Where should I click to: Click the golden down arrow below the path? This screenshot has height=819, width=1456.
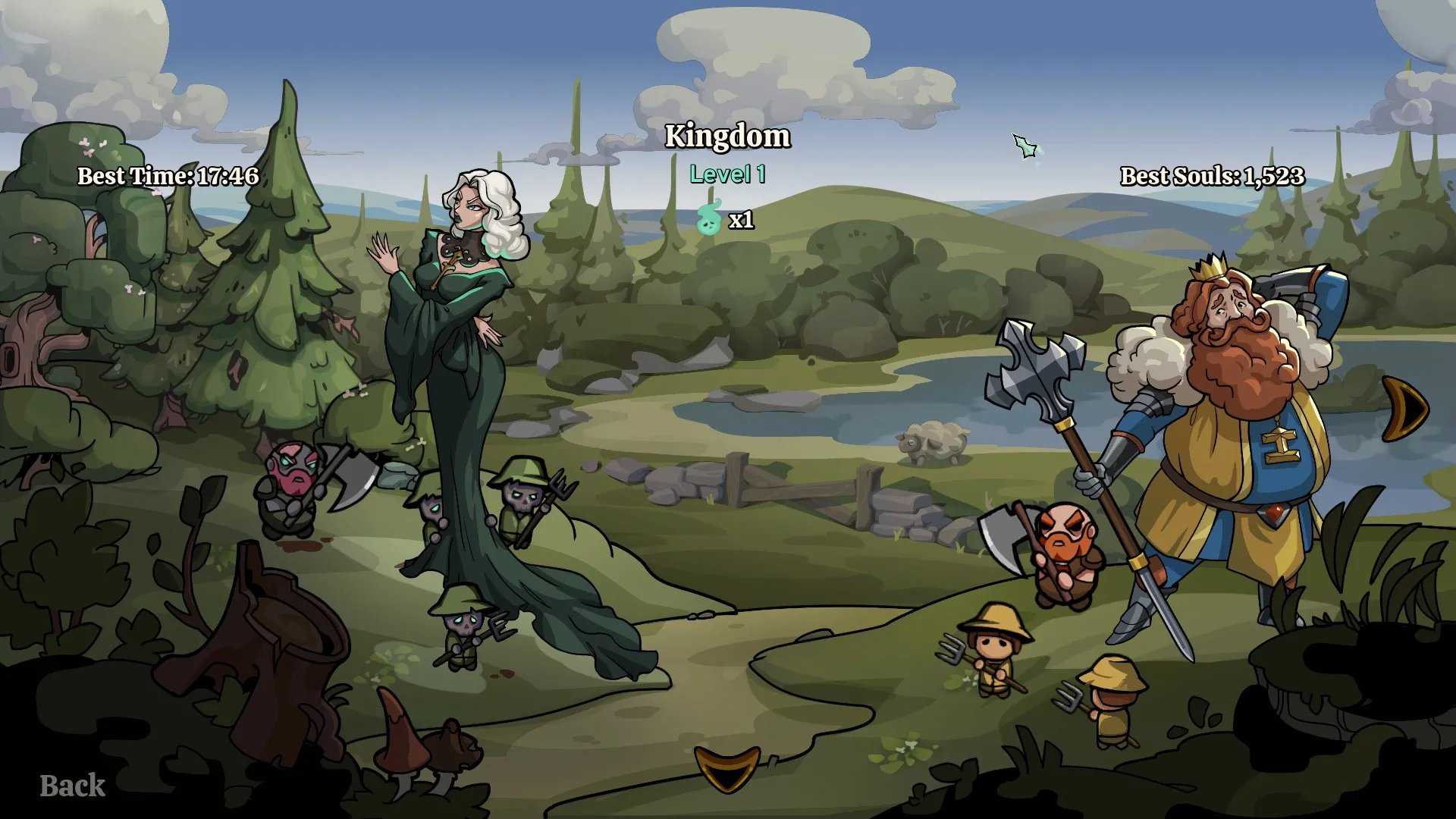coord(726,767)
